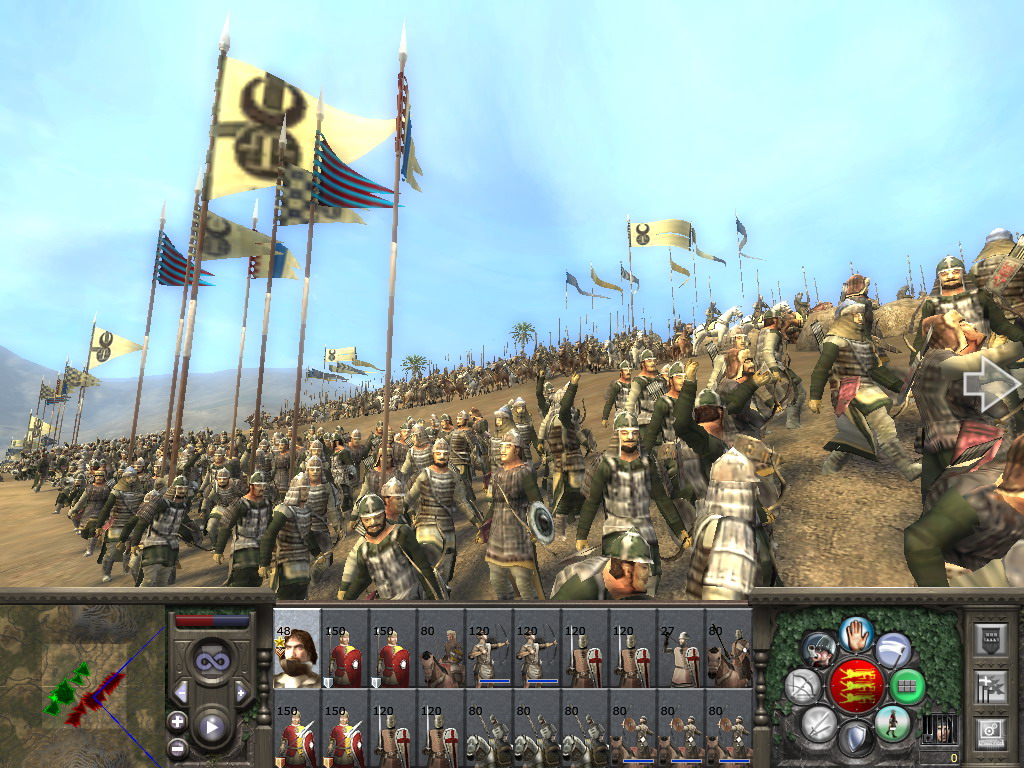Screen dimensions: 1024x768
Task: Zoom in the minimap with plus button
Action: (178, 721)
